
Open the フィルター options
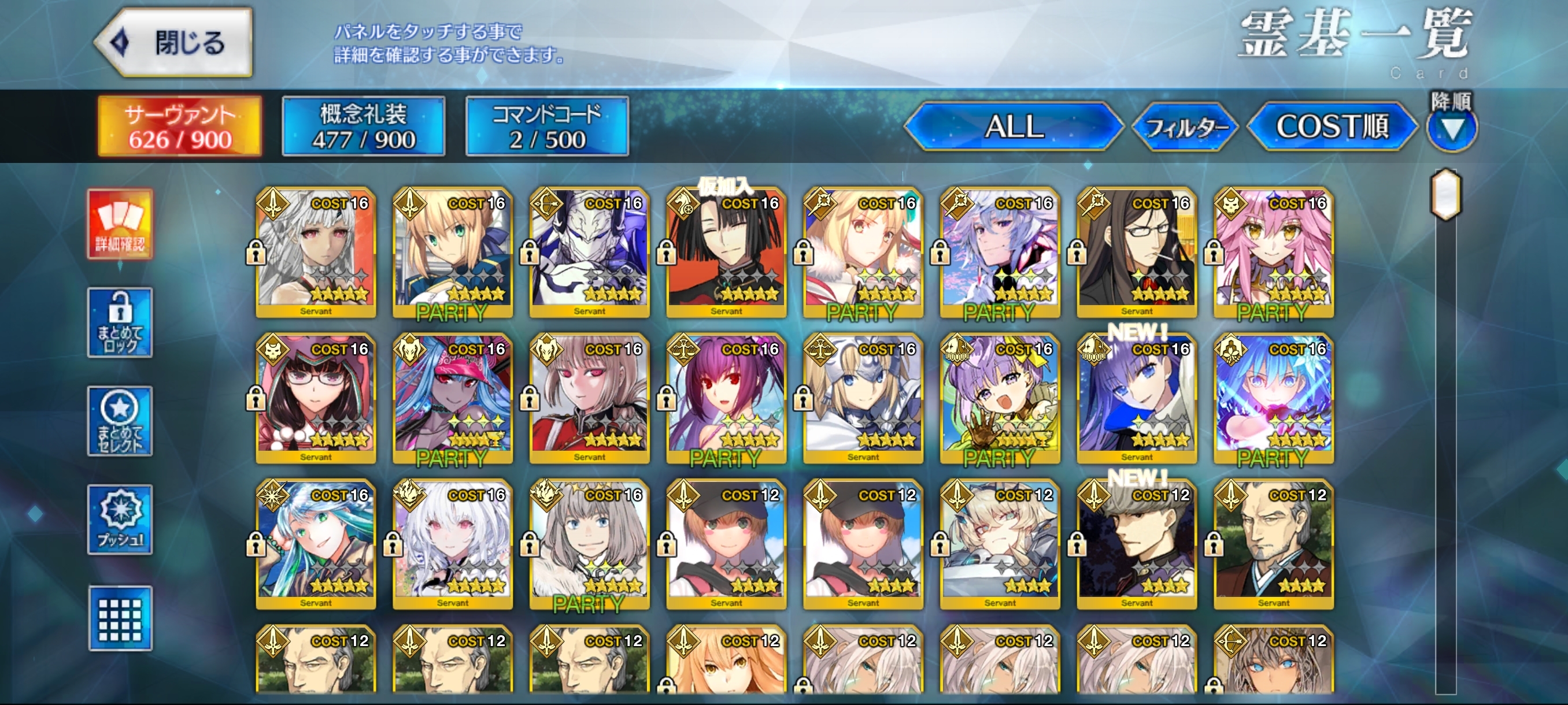tap(1185, 127)
